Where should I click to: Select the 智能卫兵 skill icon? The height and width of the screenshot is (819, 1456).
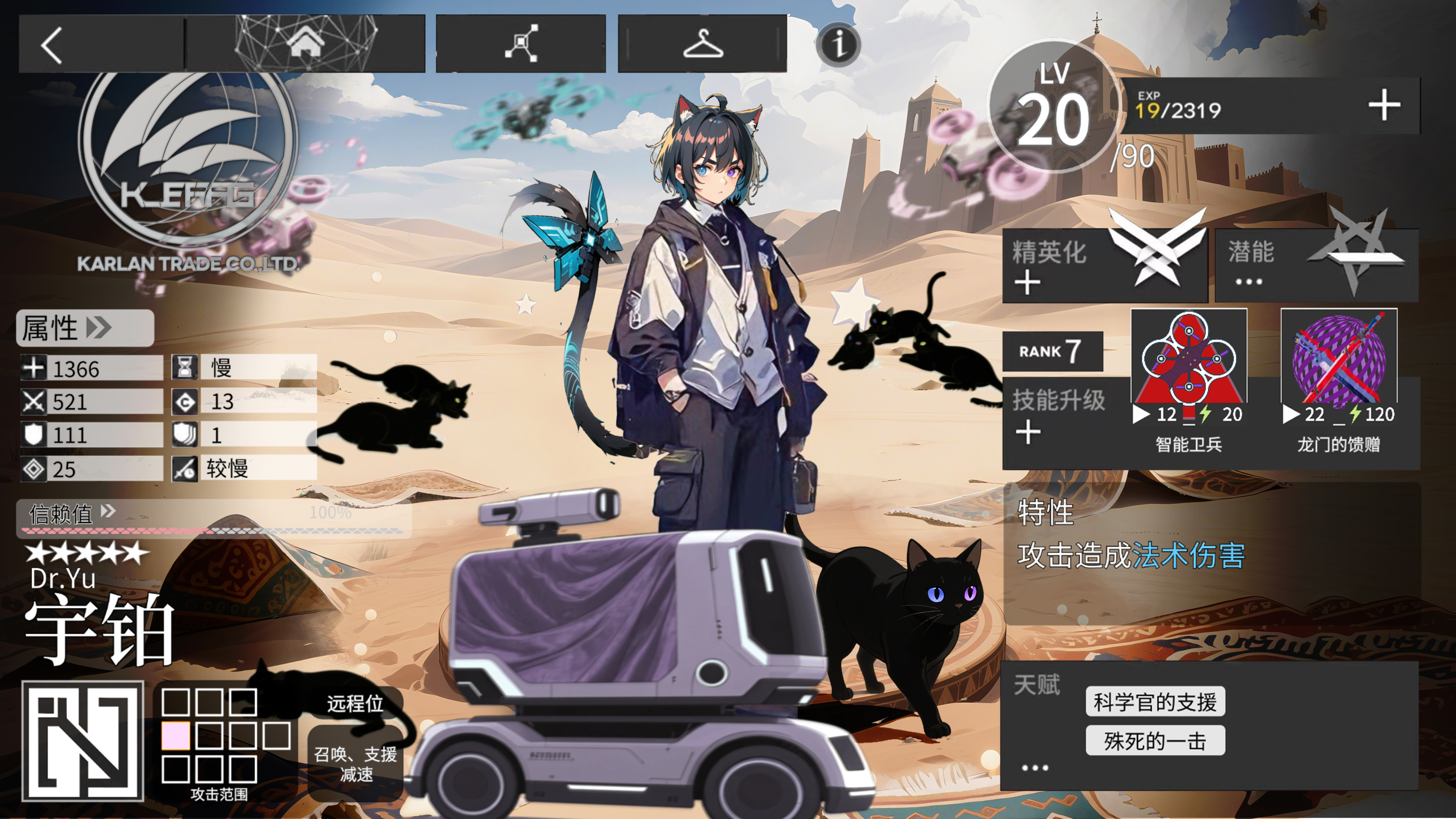pyautogui.click(x=1188, y=357)
